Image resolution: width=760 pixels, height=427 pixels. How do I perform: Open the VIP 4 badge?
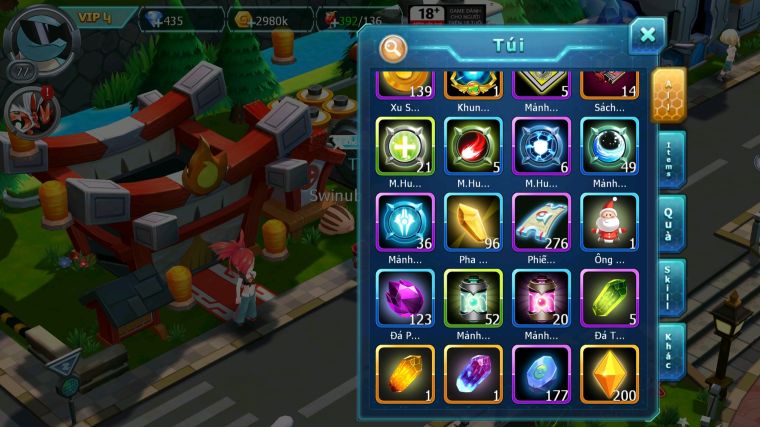96,17
